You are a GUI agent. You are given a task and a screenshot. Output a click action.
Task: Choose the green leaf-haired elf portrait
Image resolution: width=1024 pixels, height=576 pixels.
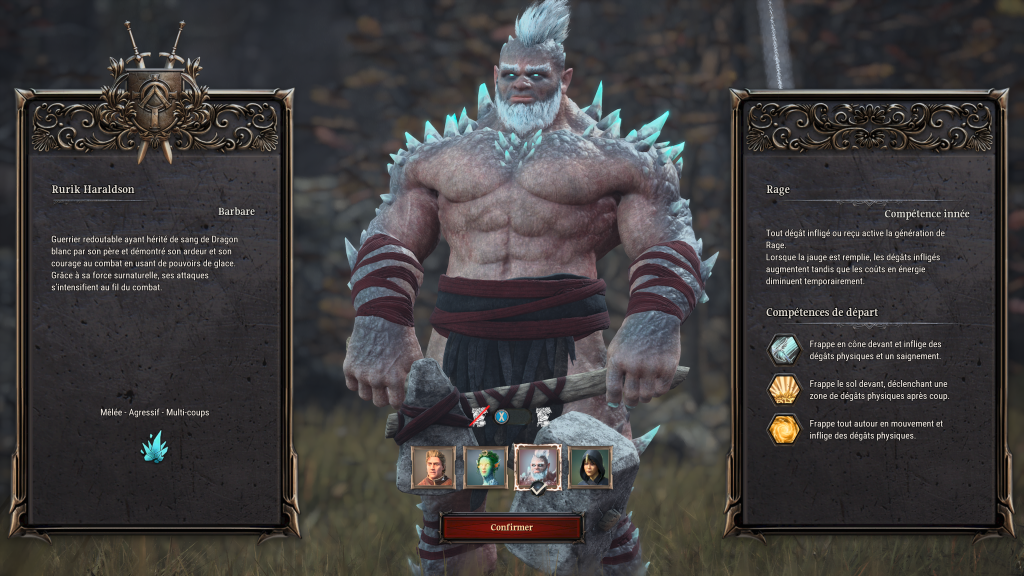pos(486,467)
